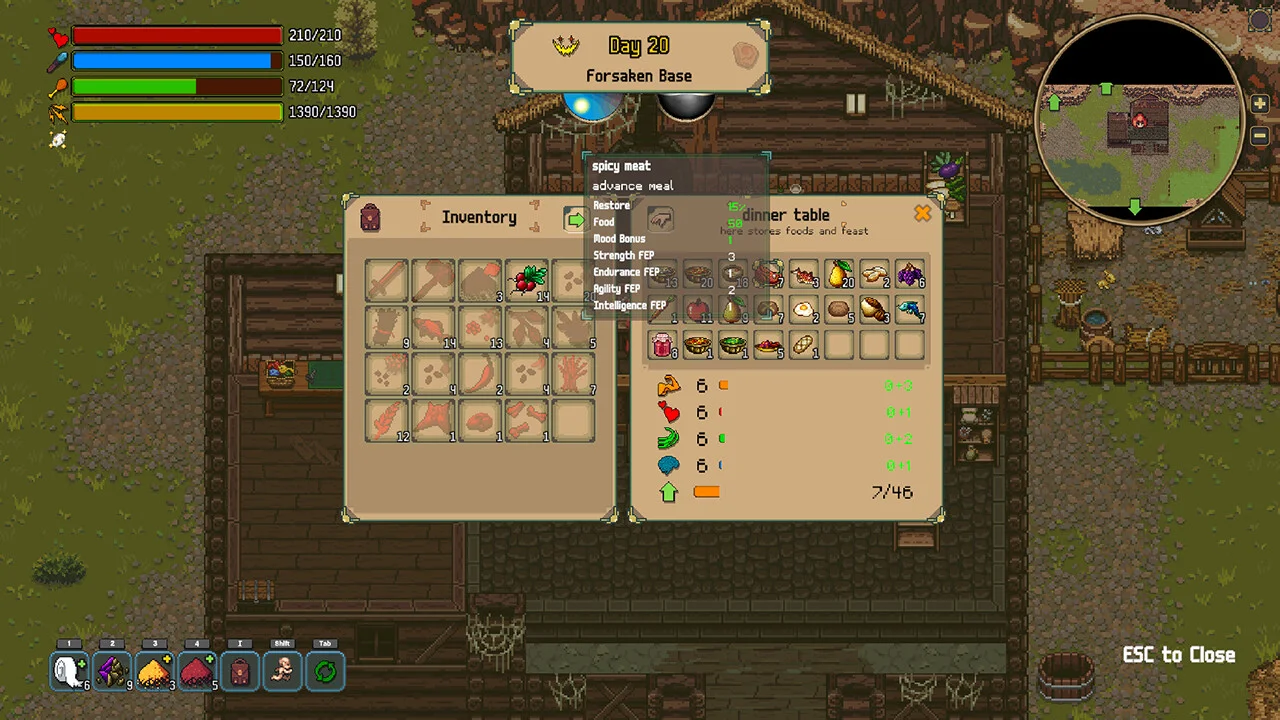Select the blue fish slot

909,310
